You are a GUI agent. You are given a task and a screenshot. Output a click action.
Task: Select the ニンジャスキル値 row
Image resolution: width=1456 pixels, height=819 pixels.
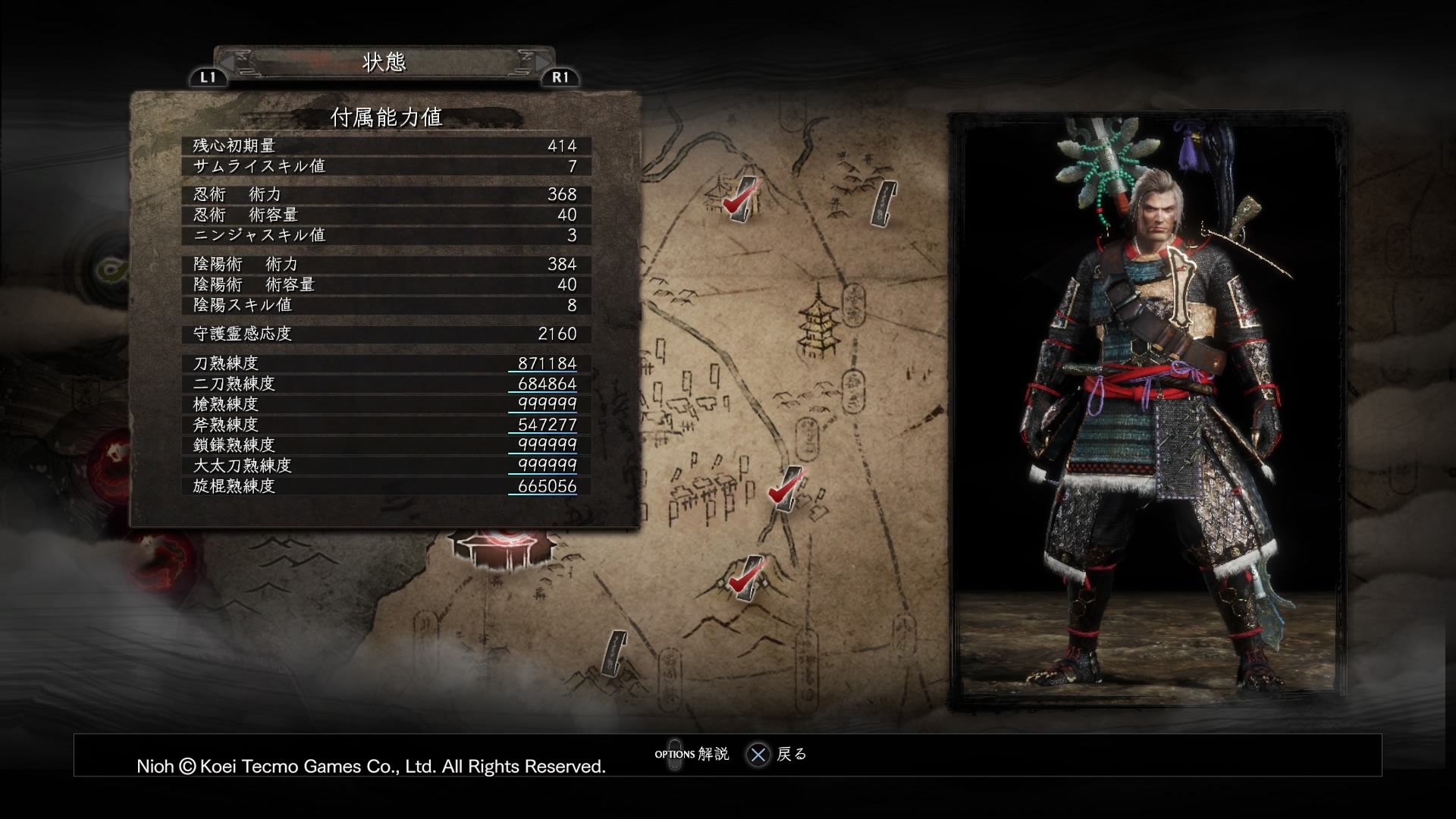tap(385, 235)
